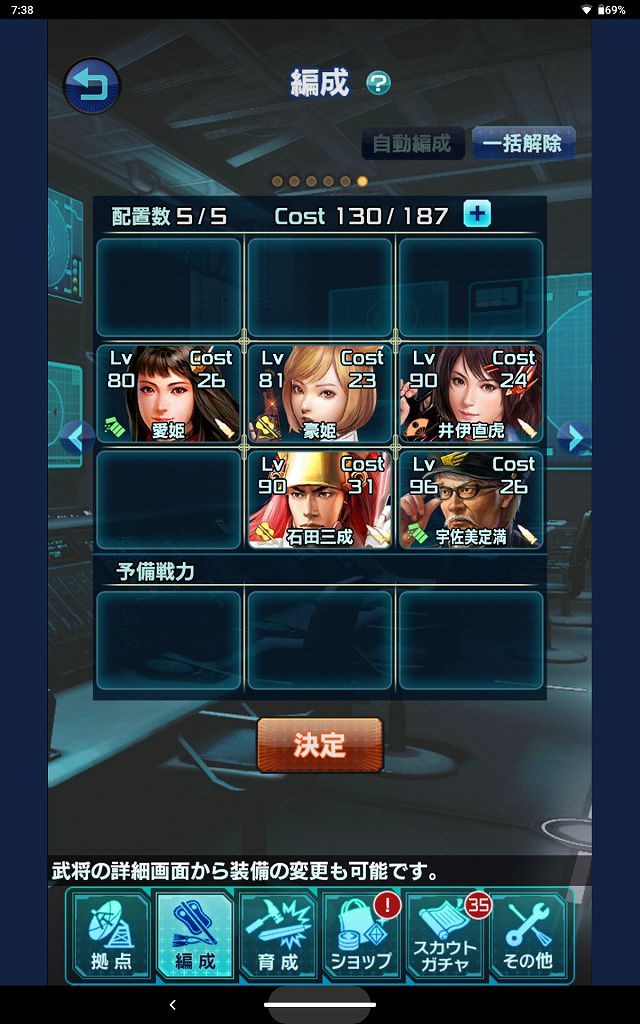Select the 宇佐美定満 general card
Screen dimensions: 640x1024
tap(470, 500)
